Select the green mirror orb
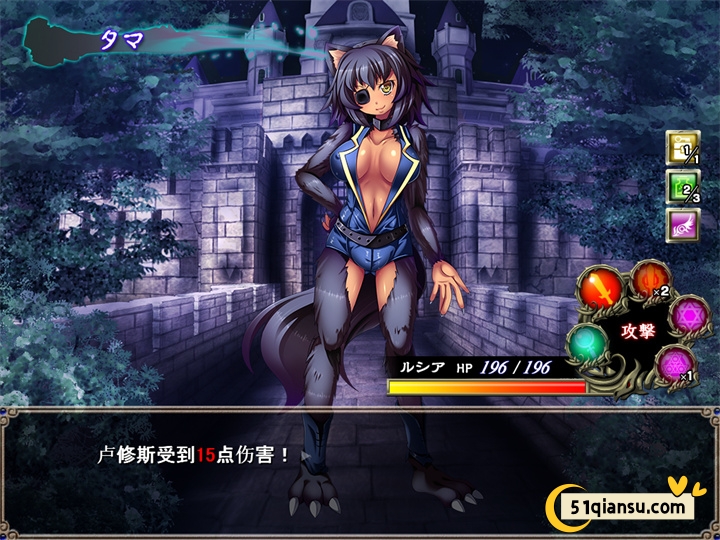 coord(588,346)
